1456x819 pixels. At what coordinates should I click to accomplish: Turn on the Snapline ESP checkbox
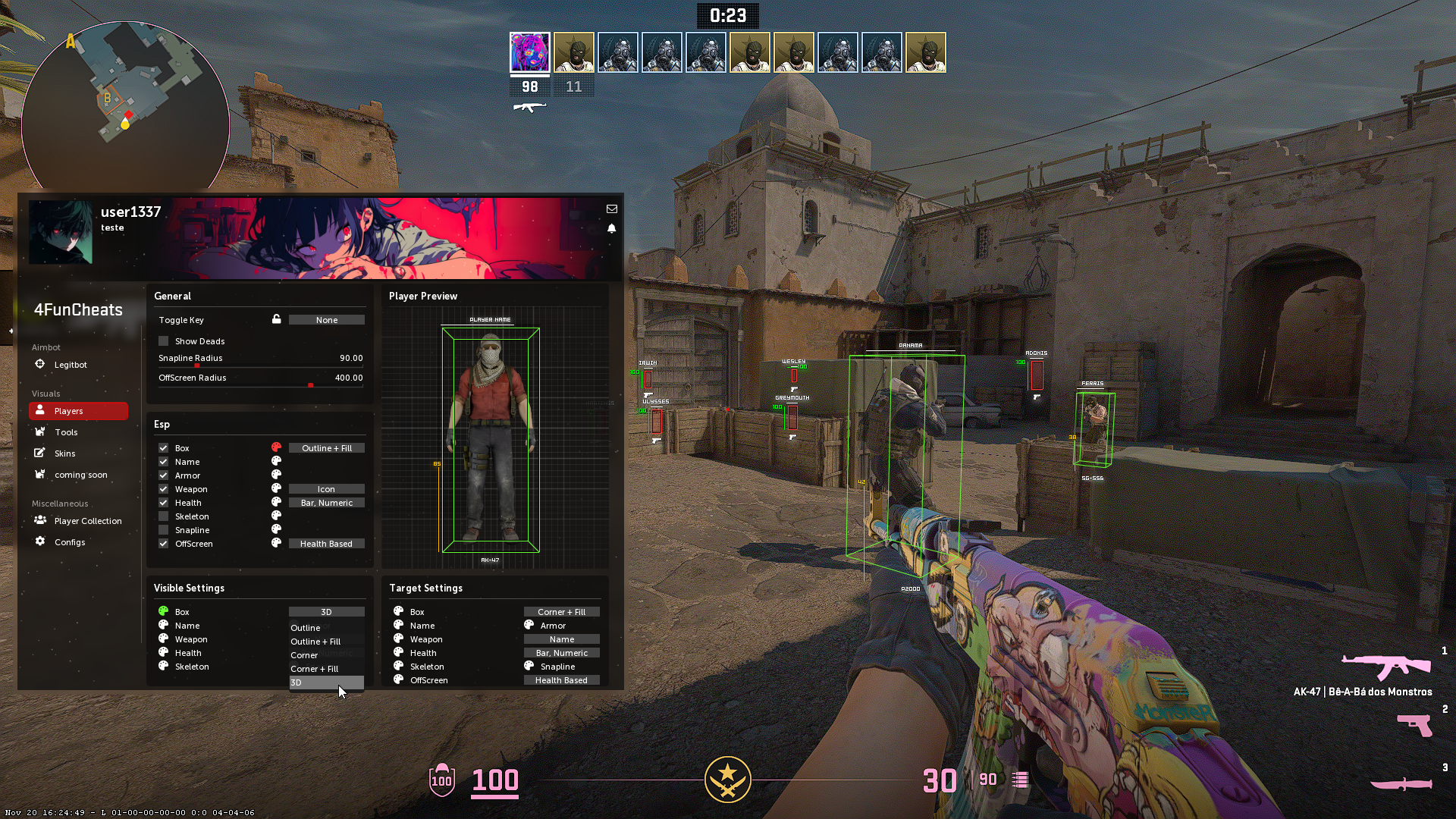coord(164,530)
